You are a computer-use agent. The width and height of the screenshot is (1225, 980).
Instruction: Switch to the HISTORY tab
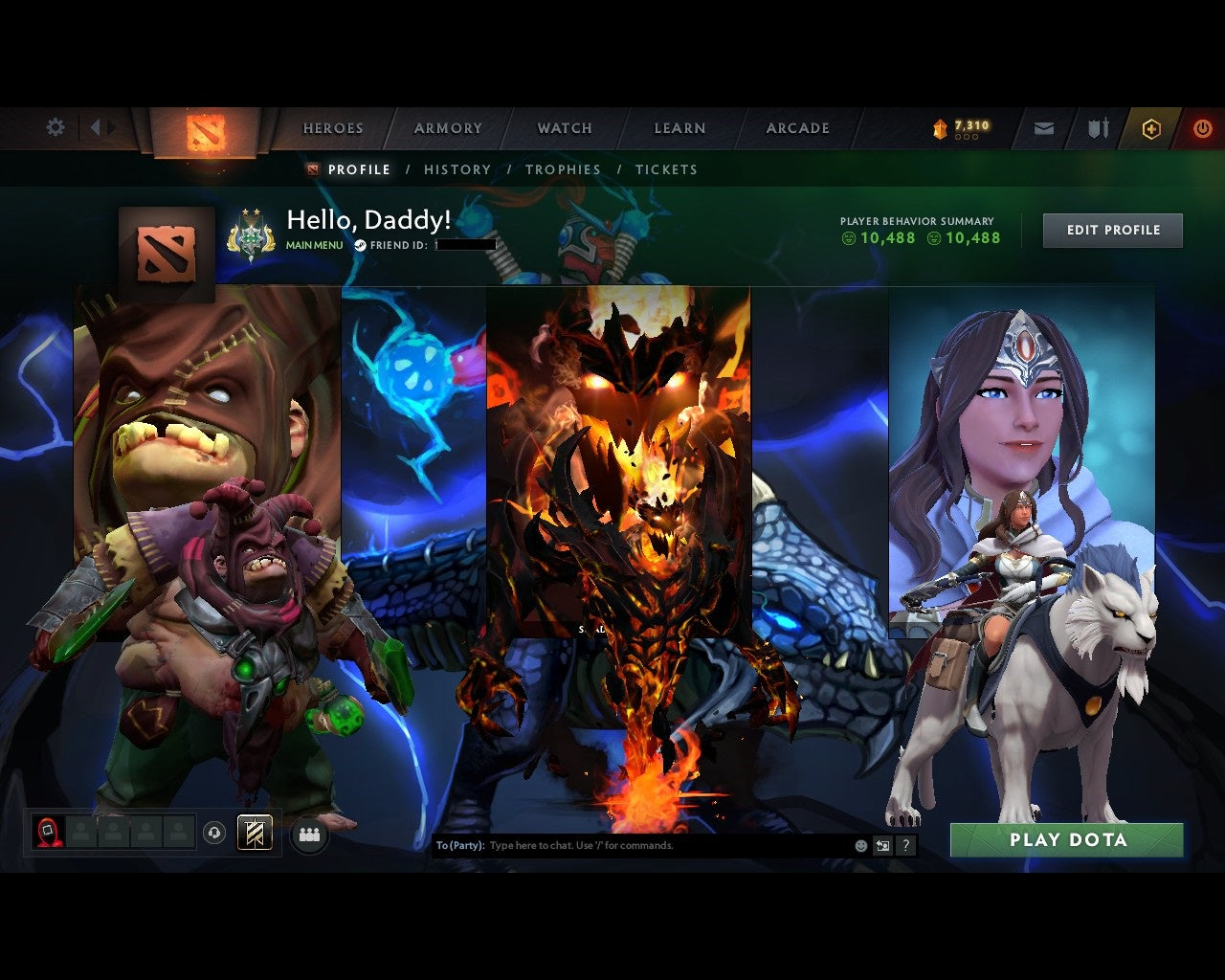(457, 169)
